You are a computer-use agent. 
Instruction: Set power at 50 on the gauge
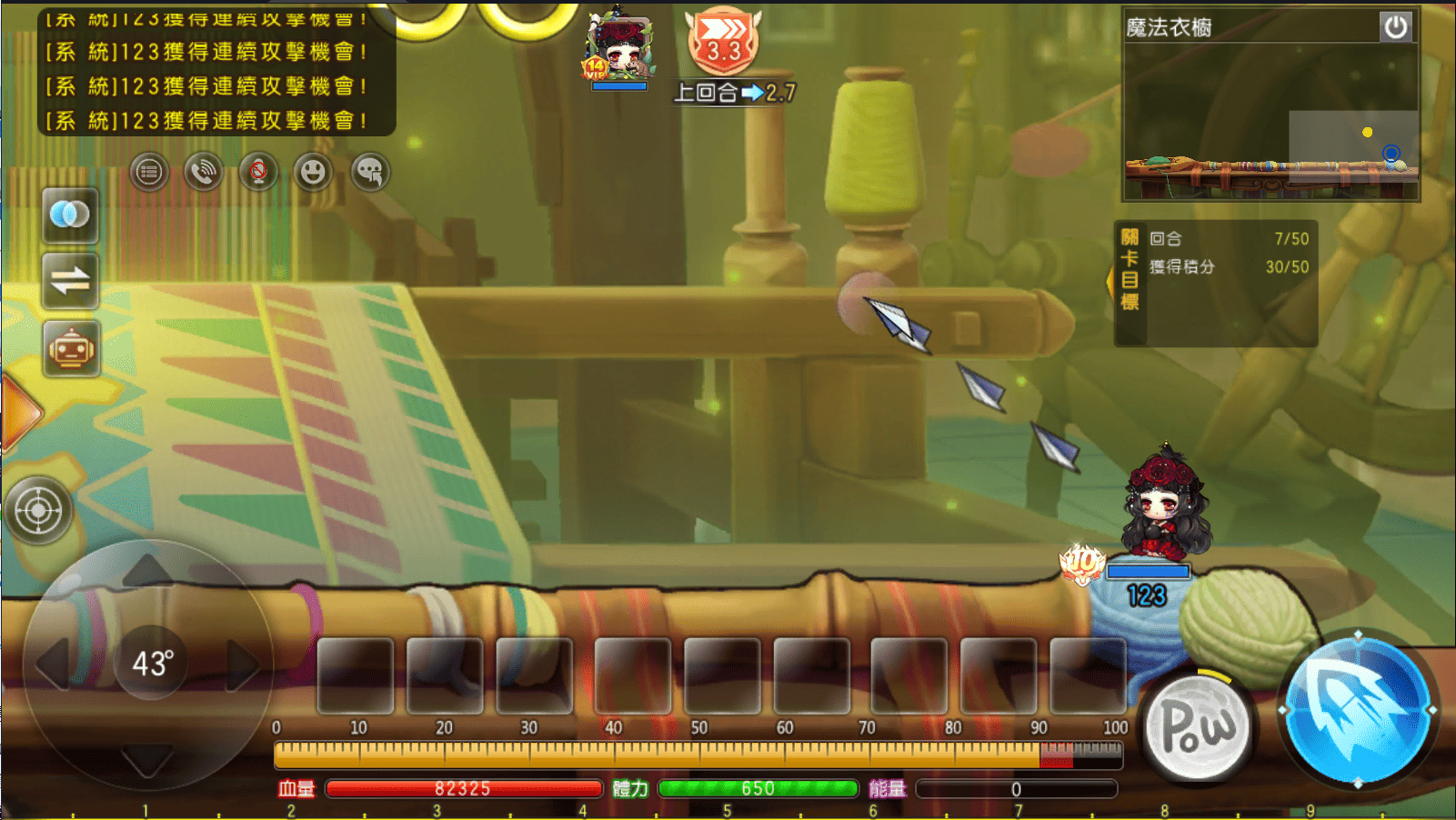(698, 755)
